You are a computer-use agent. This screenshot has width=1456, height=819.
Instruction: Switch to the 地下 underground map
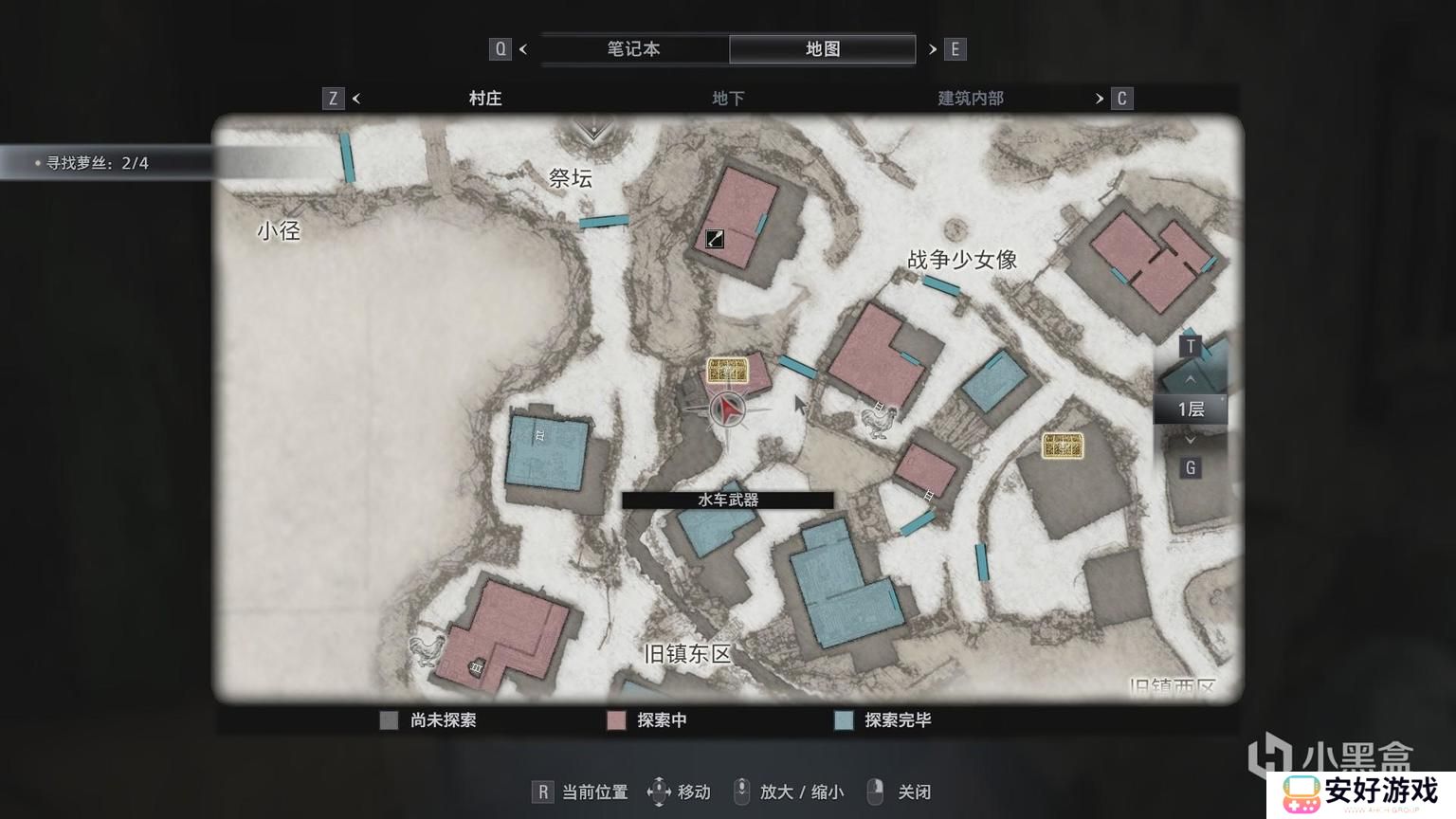tap(728, 99)
